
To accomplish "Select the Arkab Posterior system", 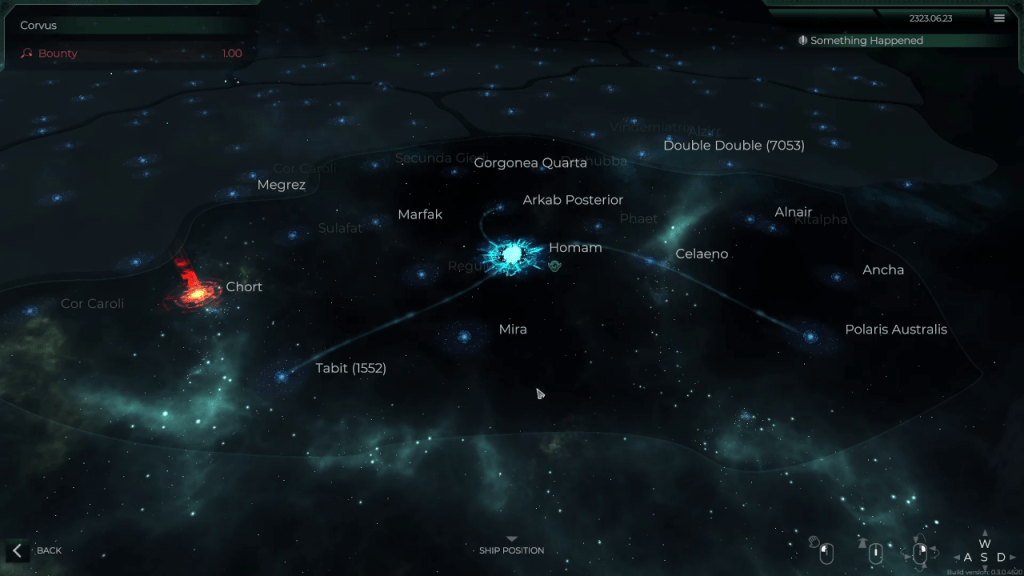I will coord(572,200).
